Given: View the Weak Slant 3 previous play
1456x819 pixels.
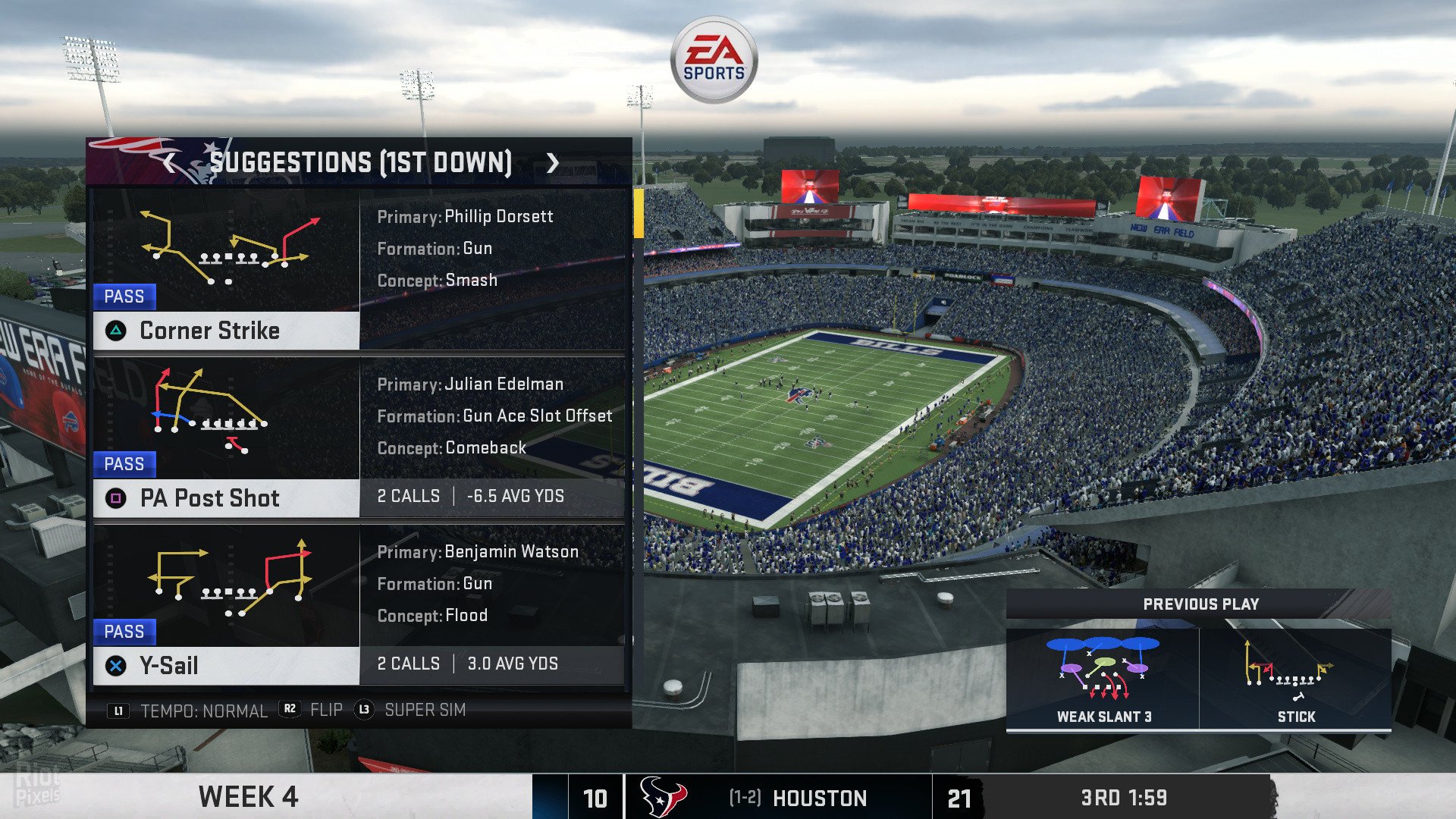Looking at the screenshot, I should [x=1103, y=679].
